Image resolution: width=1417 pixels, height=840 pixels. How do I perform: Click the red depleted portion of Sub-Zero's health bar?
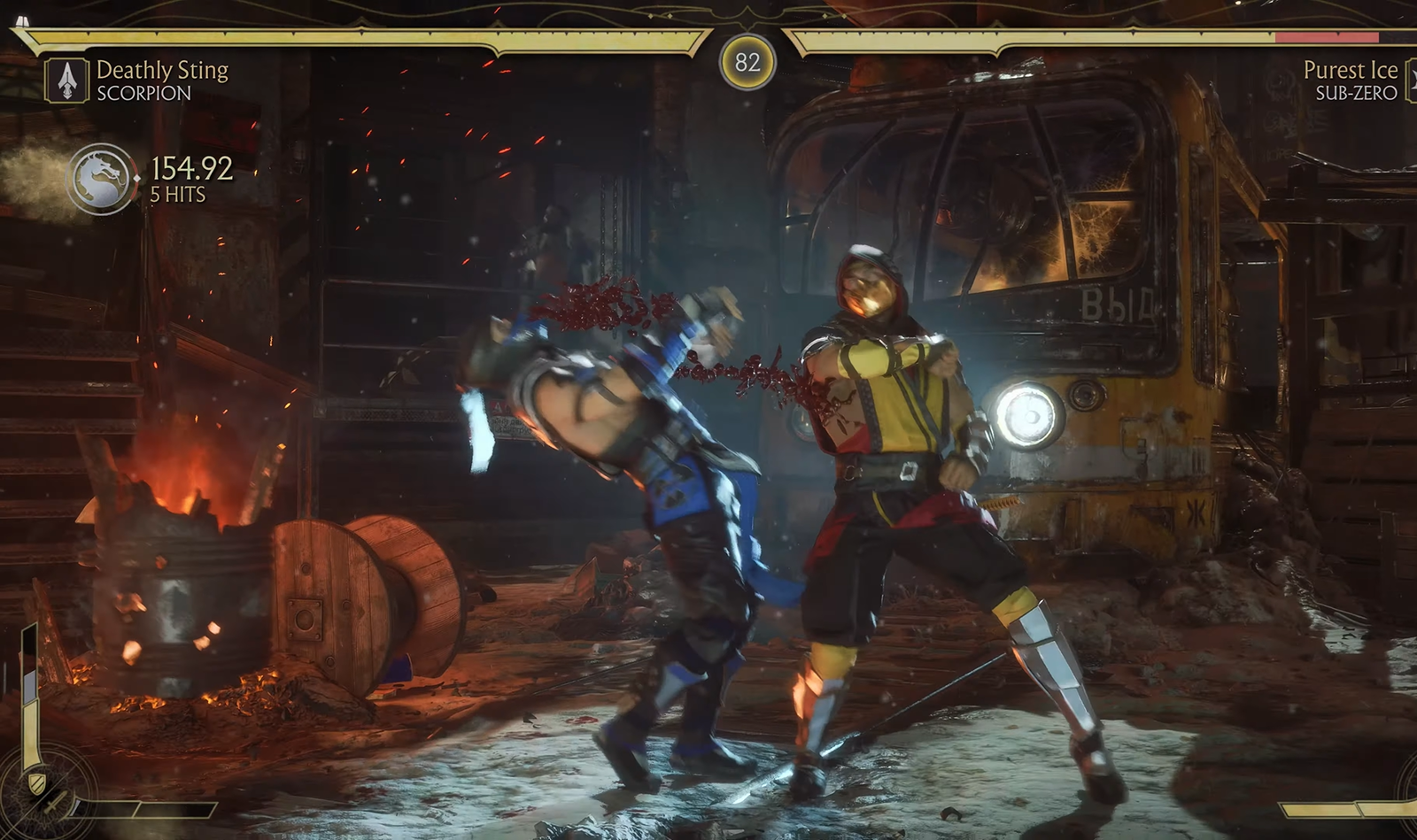(x=1328, y=37)
